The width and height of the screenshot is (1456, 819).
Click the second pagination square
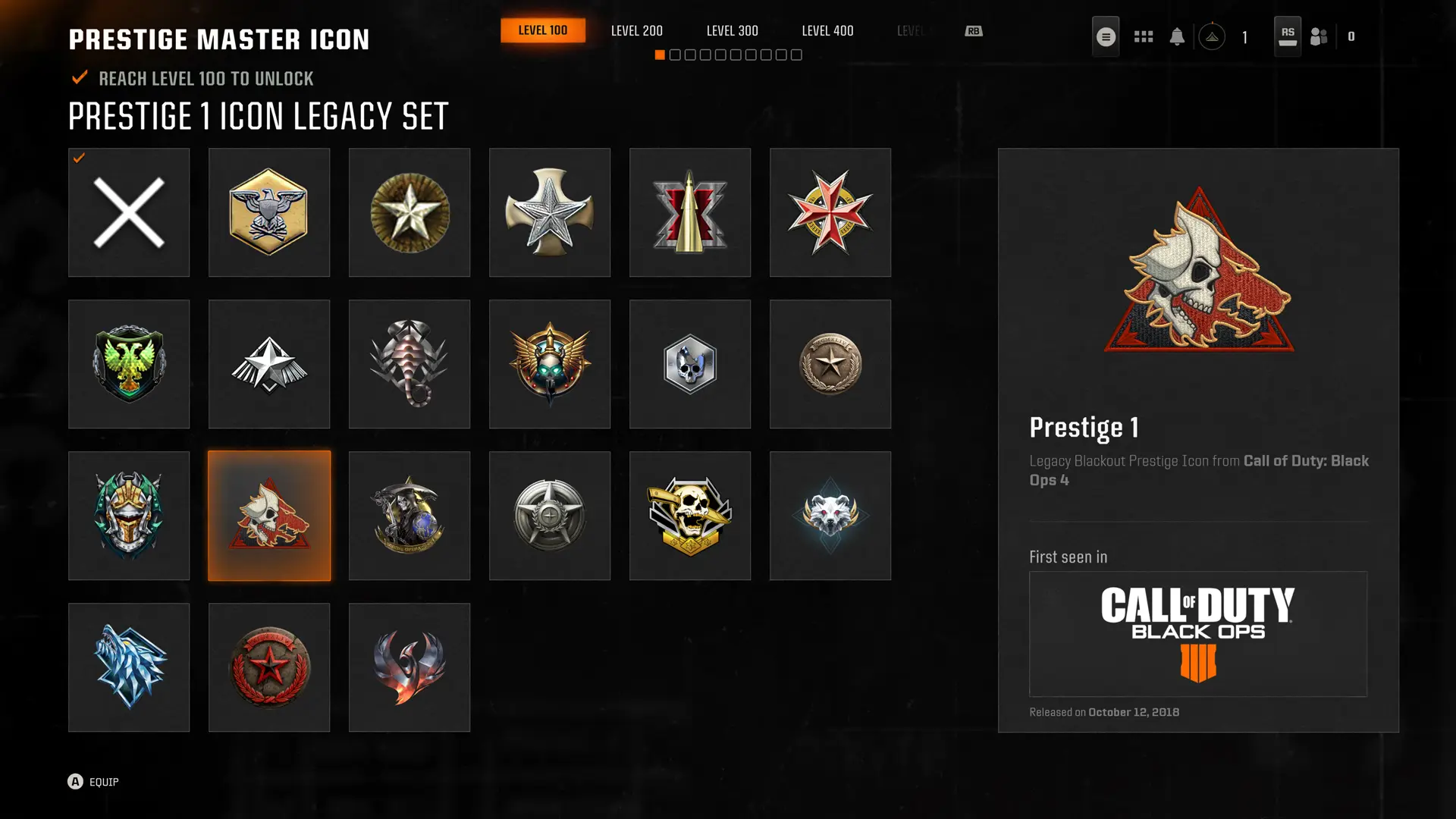675,55
